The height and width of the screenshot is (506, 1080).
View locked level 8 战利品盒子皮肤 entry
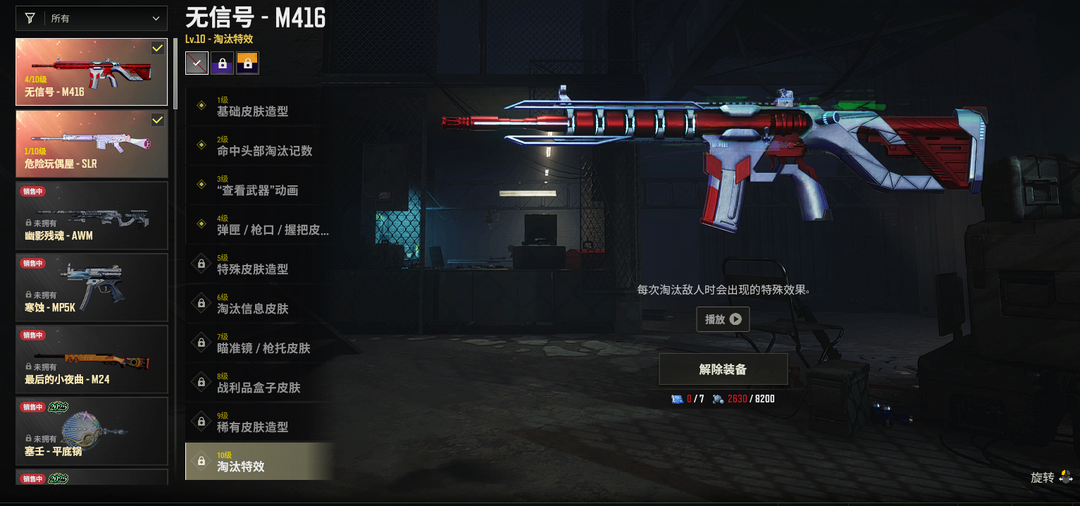pos(258,383)
